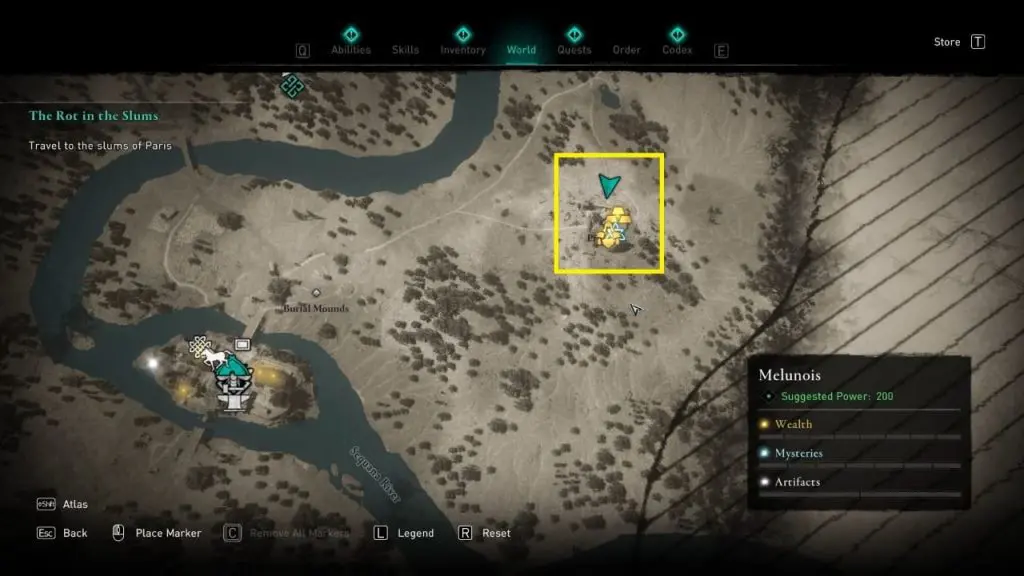
Task: Select the gold ingot wealth markers
Action: [617, 219]
